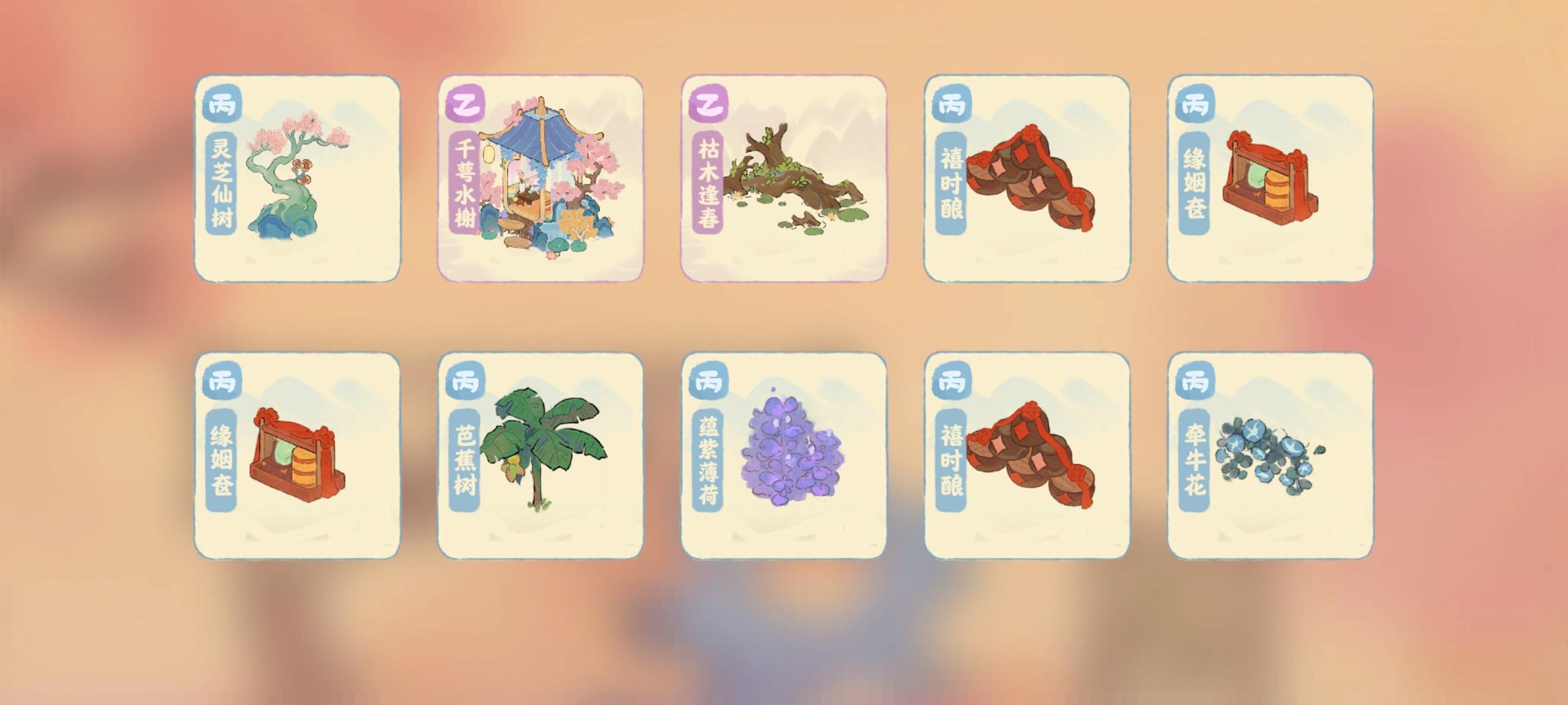Select the 乙 badge on 枯木逢春
The width and height of the screenshot is (1568, 705).
711,105
